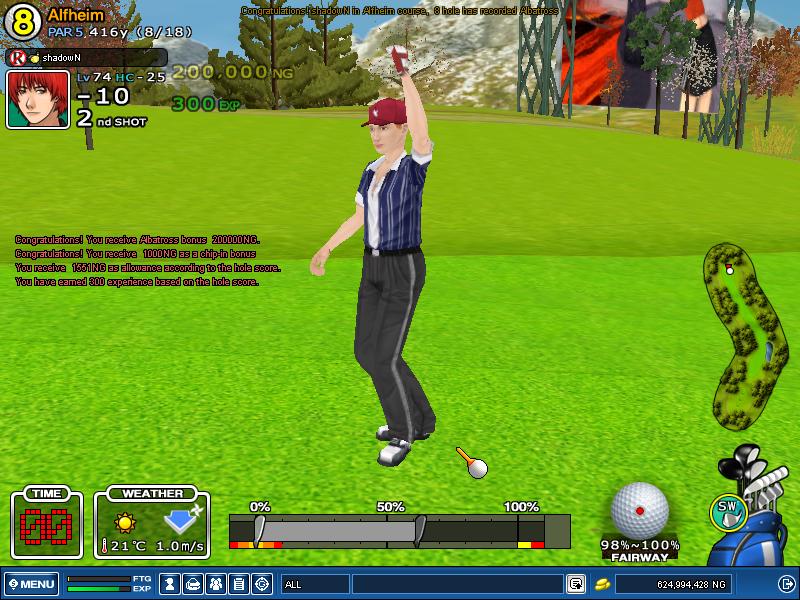800x600 pixels.
Task: Open the blue golf club bag
Action: (x=762, y=520)
